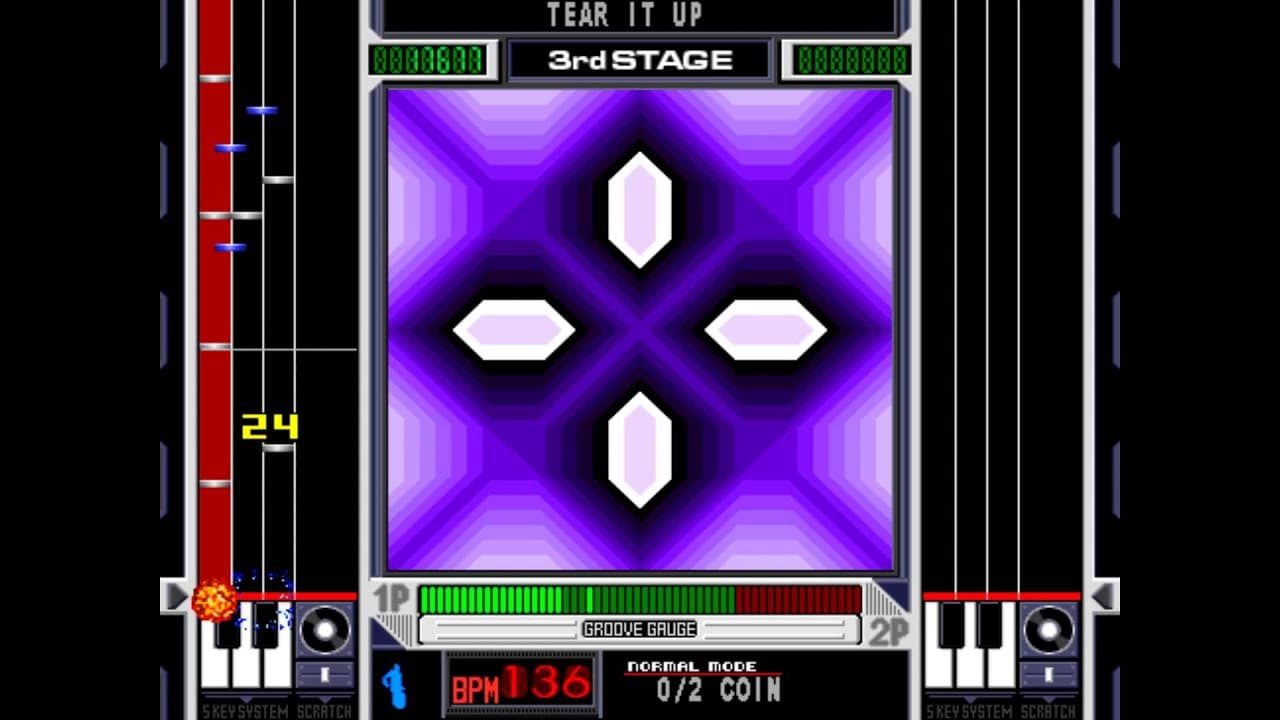Click the GROOVE GAUGE progress bar
1280x720 pixels.
(x=640, y=630)
